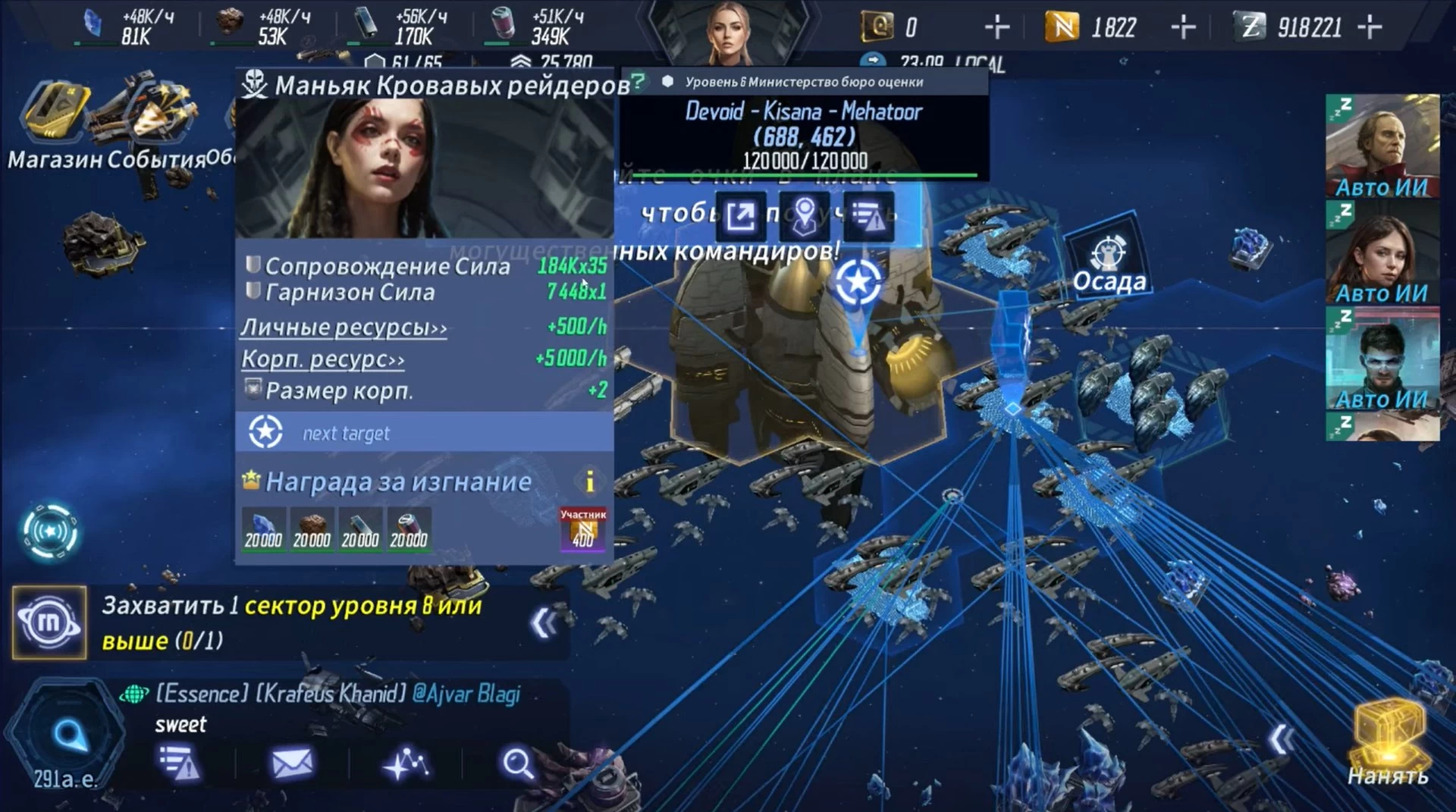Open the envelope mail icon
The image size is (1456, 812).
[292, 763]
